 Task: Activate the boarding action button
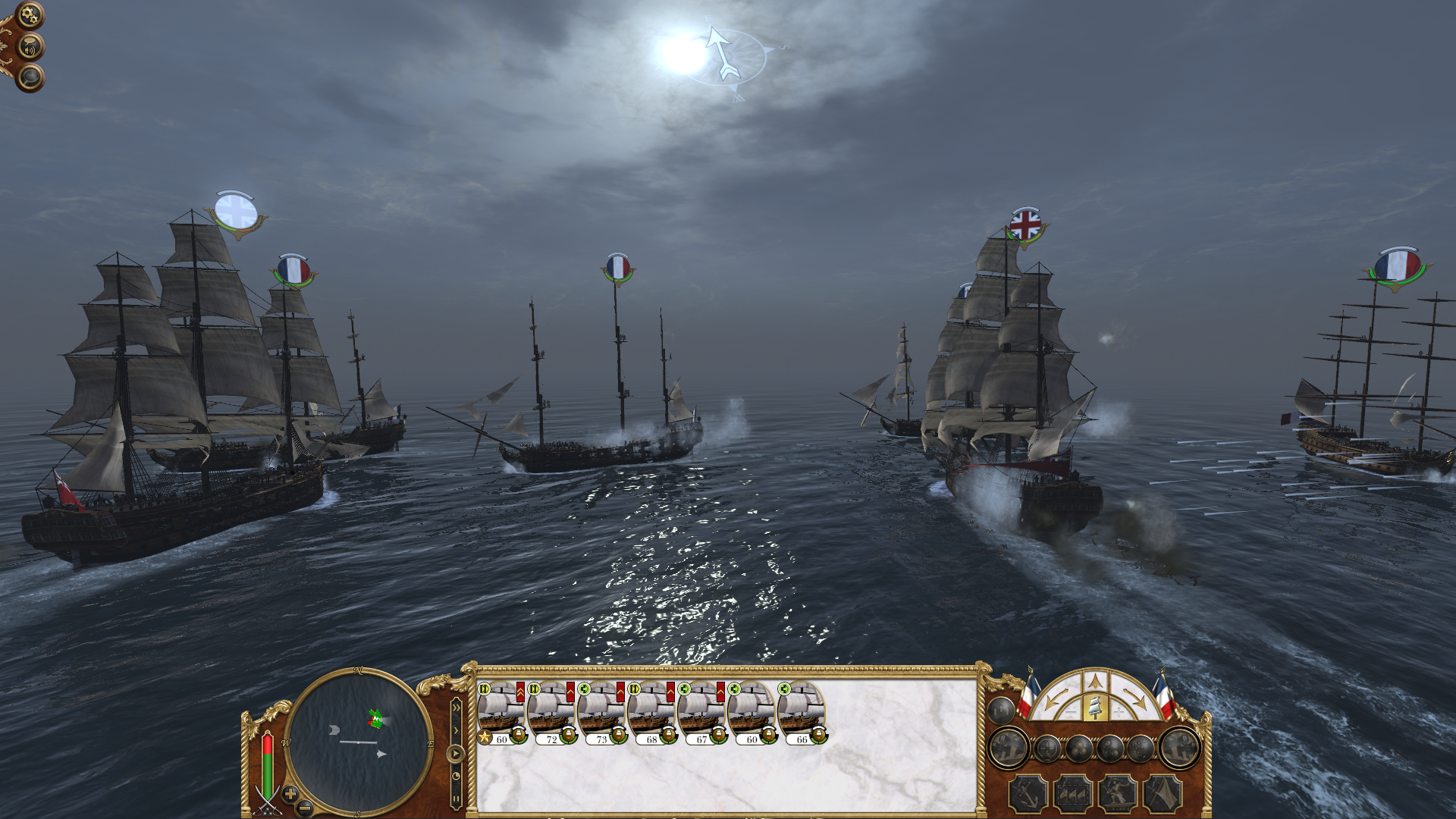tap(1118, 794)
